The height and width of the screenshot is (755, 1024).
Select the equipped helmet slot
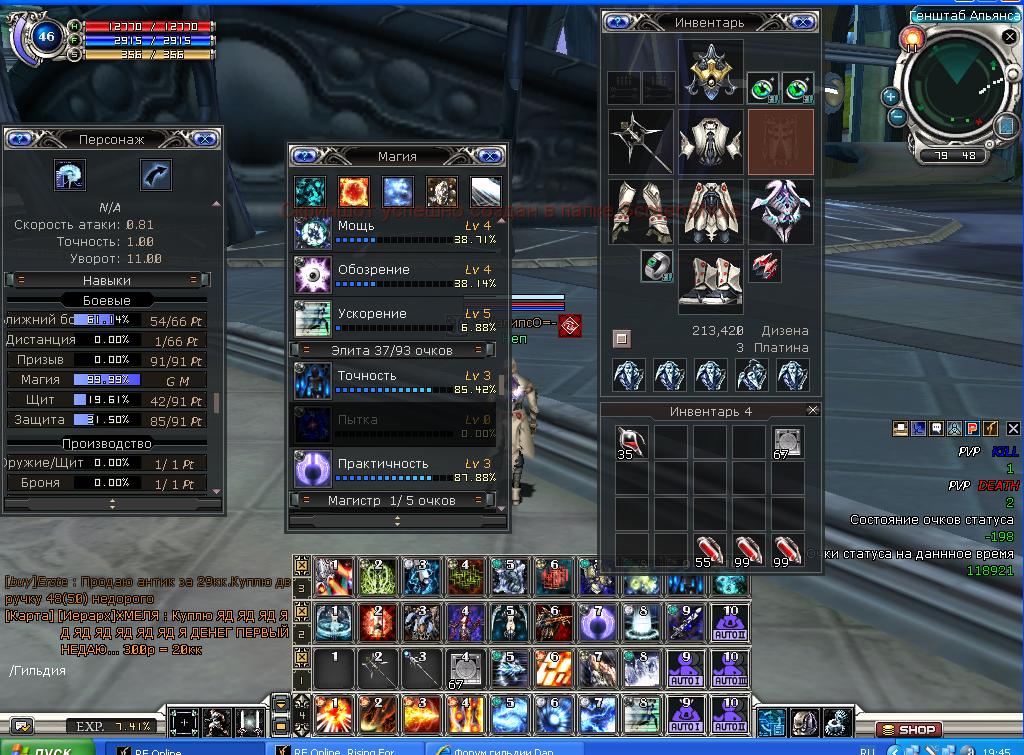(x=711, y=72)
